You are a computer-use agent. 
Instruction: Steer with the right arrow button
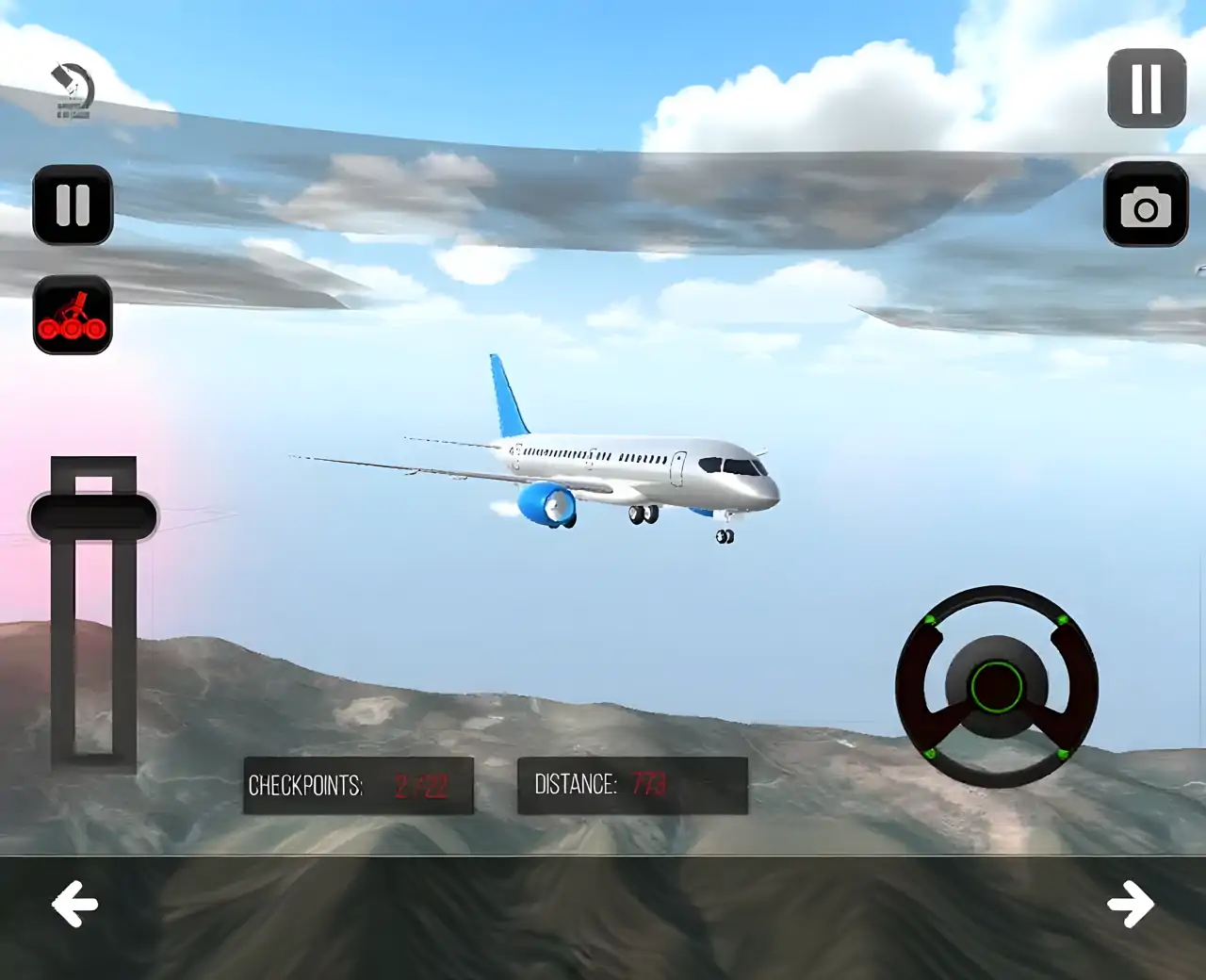(x=1131, y=905)
